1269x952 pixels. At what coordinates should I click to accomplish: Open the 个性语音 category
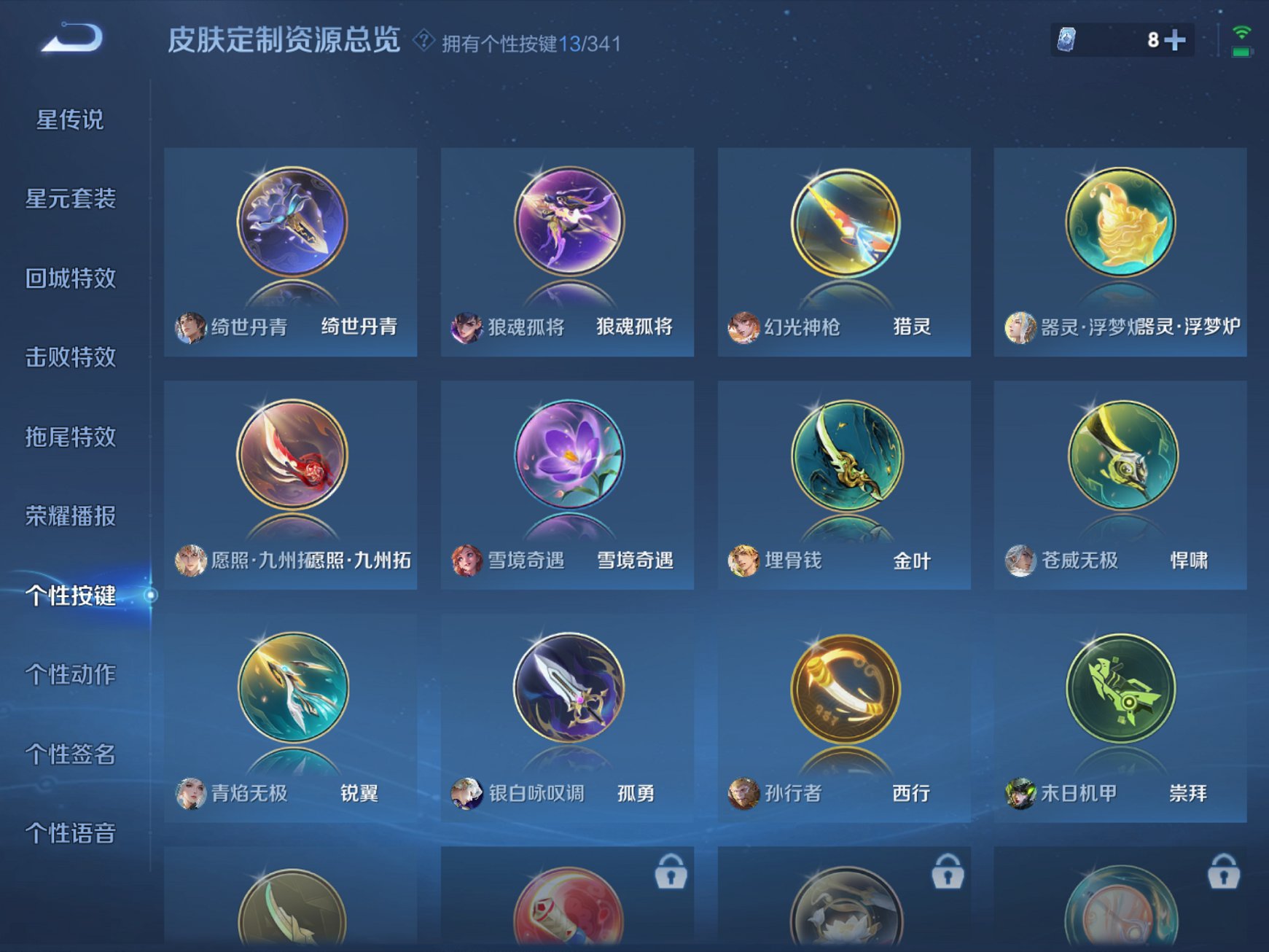73,831
